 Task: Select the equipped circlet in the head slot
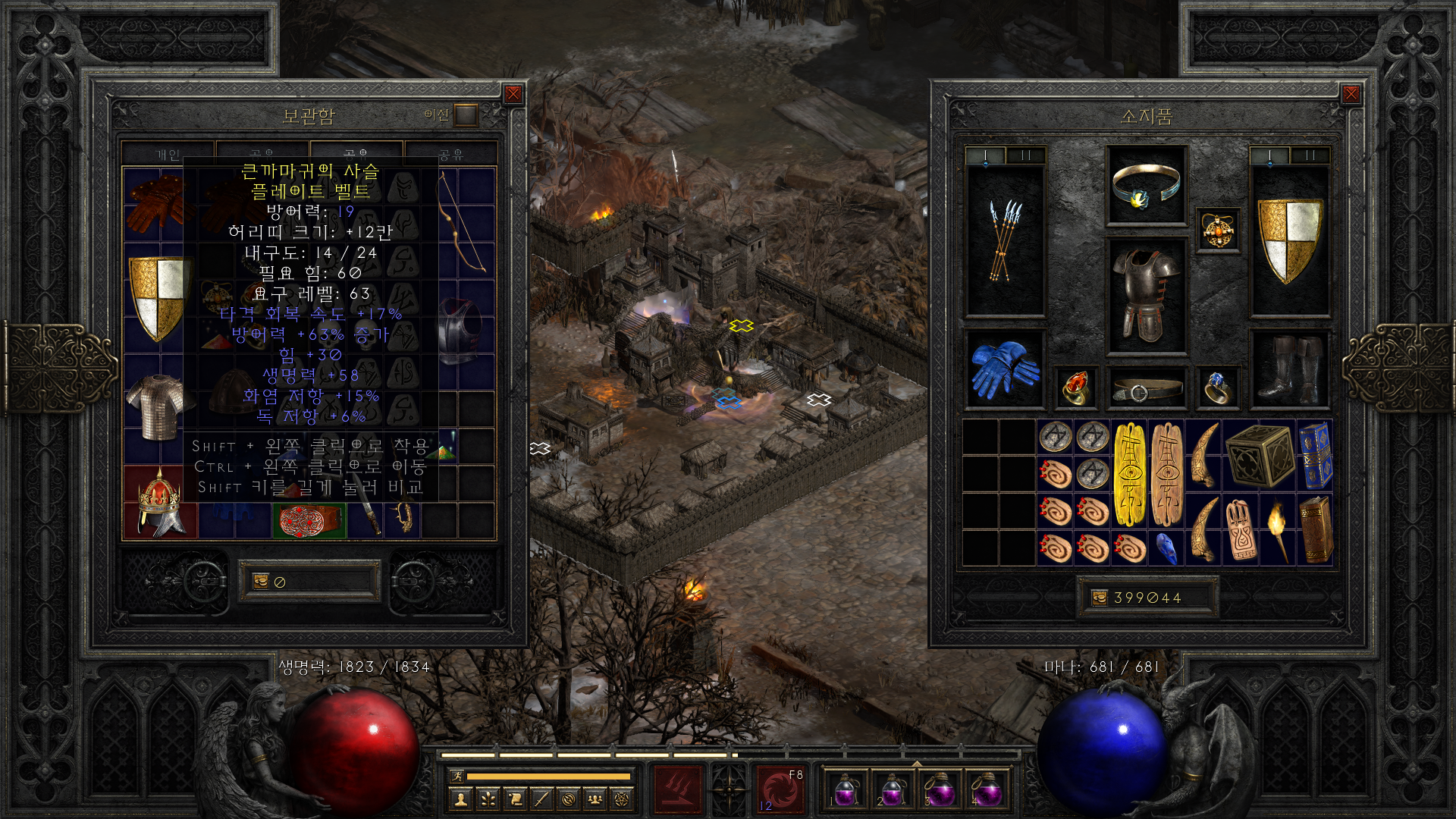tap(1146, 186)
